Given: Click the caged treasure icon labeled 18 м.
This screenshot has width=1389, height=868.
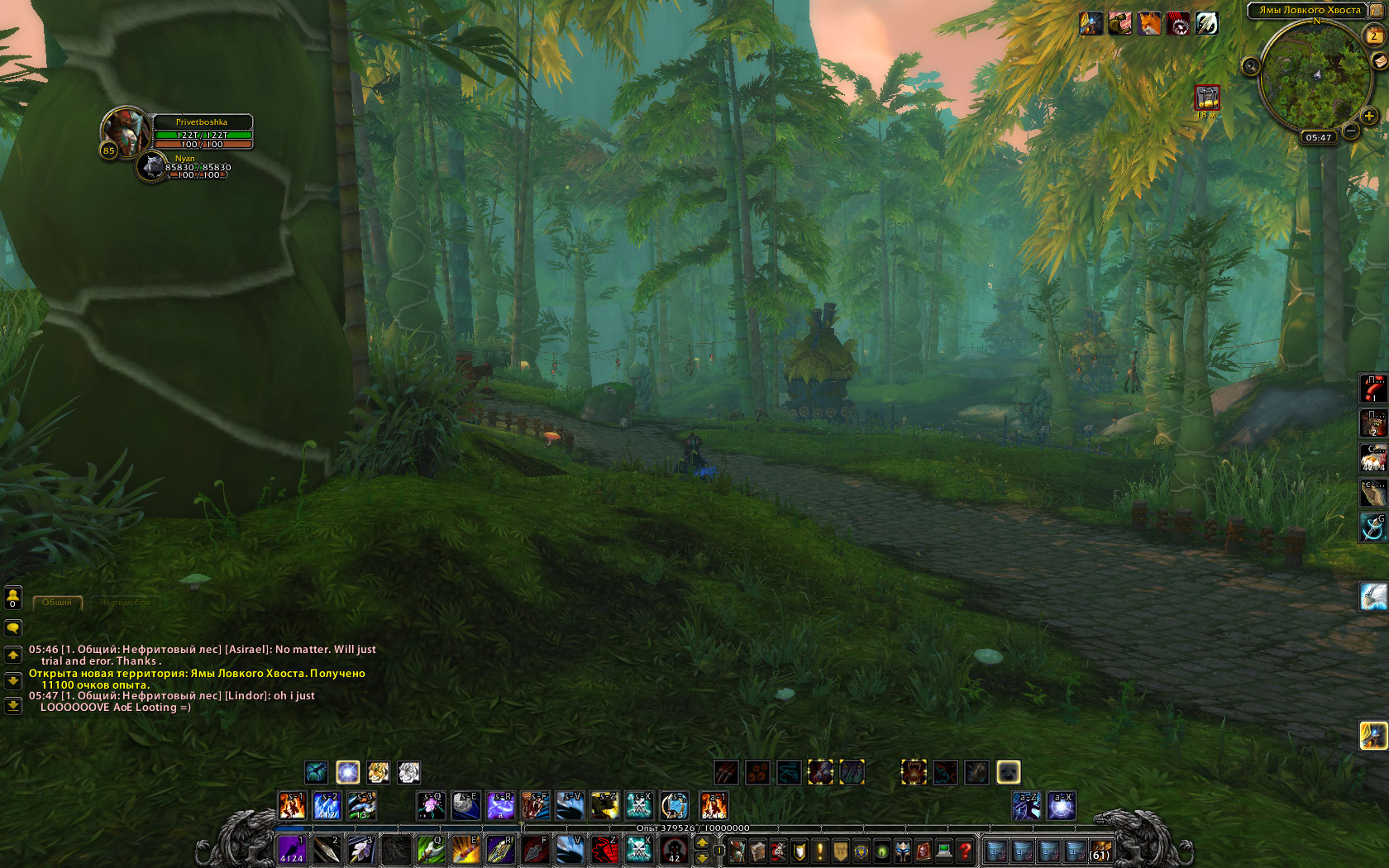Looking at the screenshot, I should tap(1207, 98).
